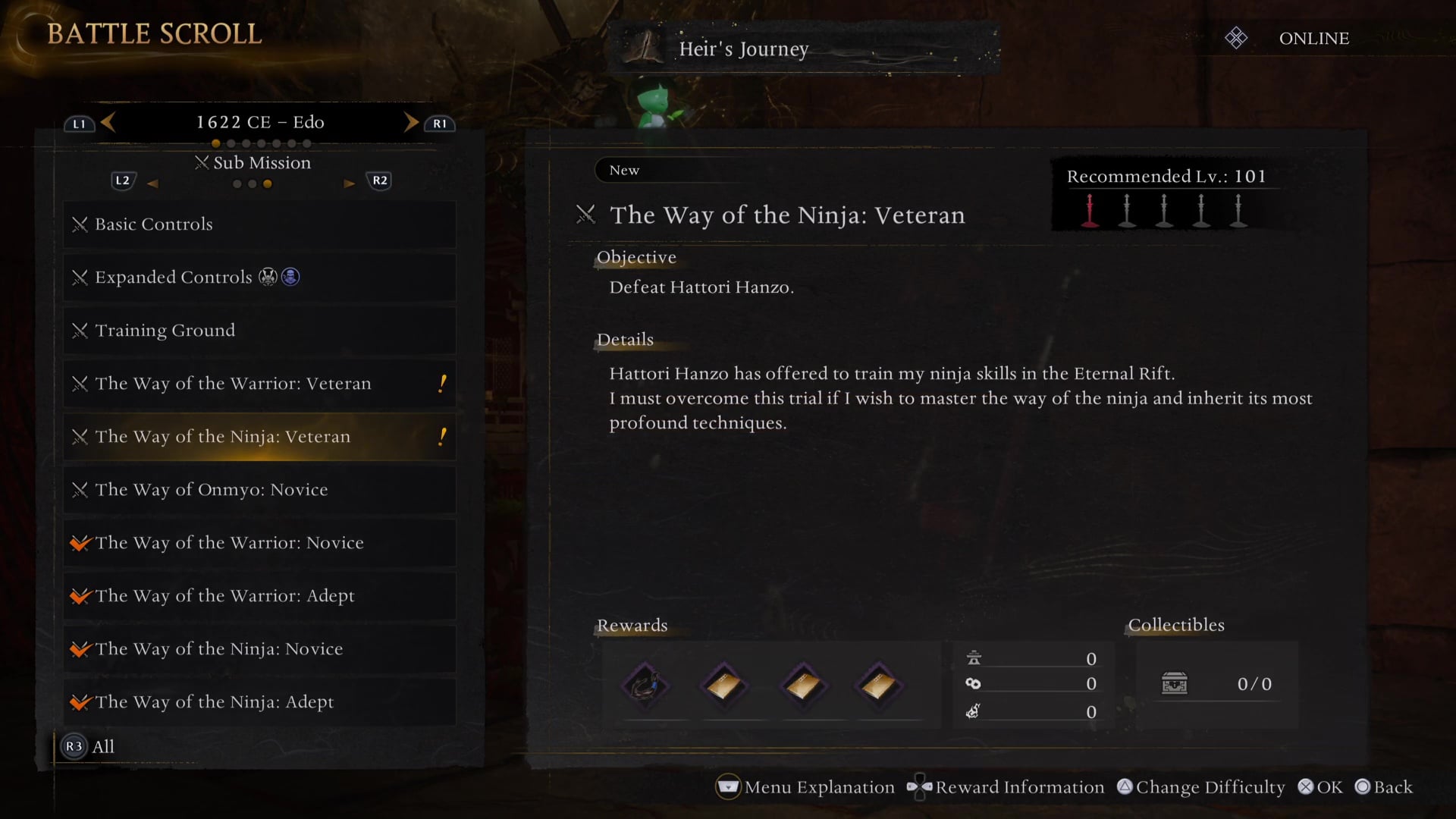Screen dimensions: 1456x819
Task: Select the Basic Controls mission
Action: (259, 224)
